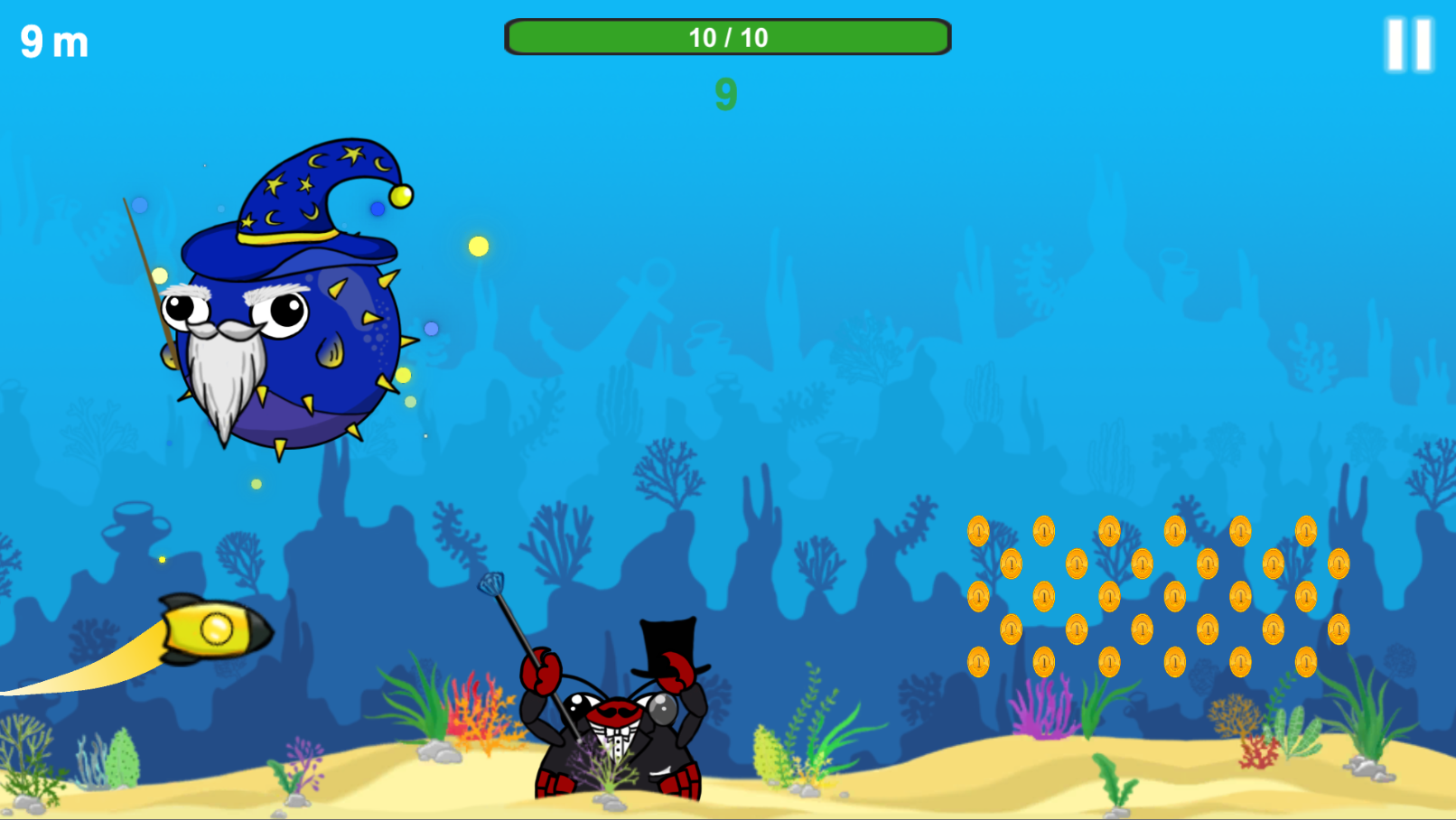Pause the game with the pause button
The height and width of the screenshot is (820, 1456).
pos(1409,44)
